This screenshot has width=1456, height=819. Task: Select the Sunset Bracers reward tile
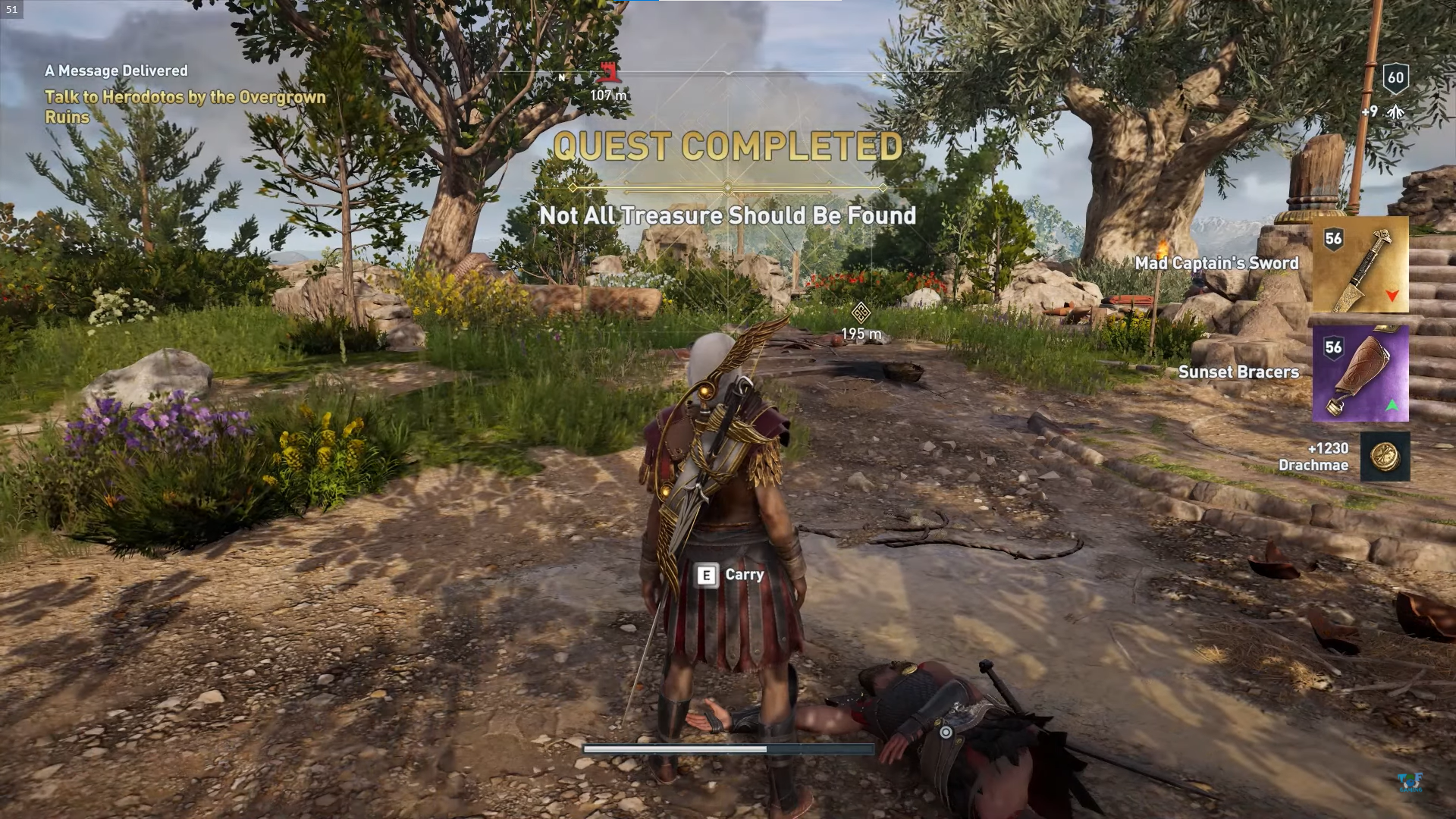click(1360, 373)
